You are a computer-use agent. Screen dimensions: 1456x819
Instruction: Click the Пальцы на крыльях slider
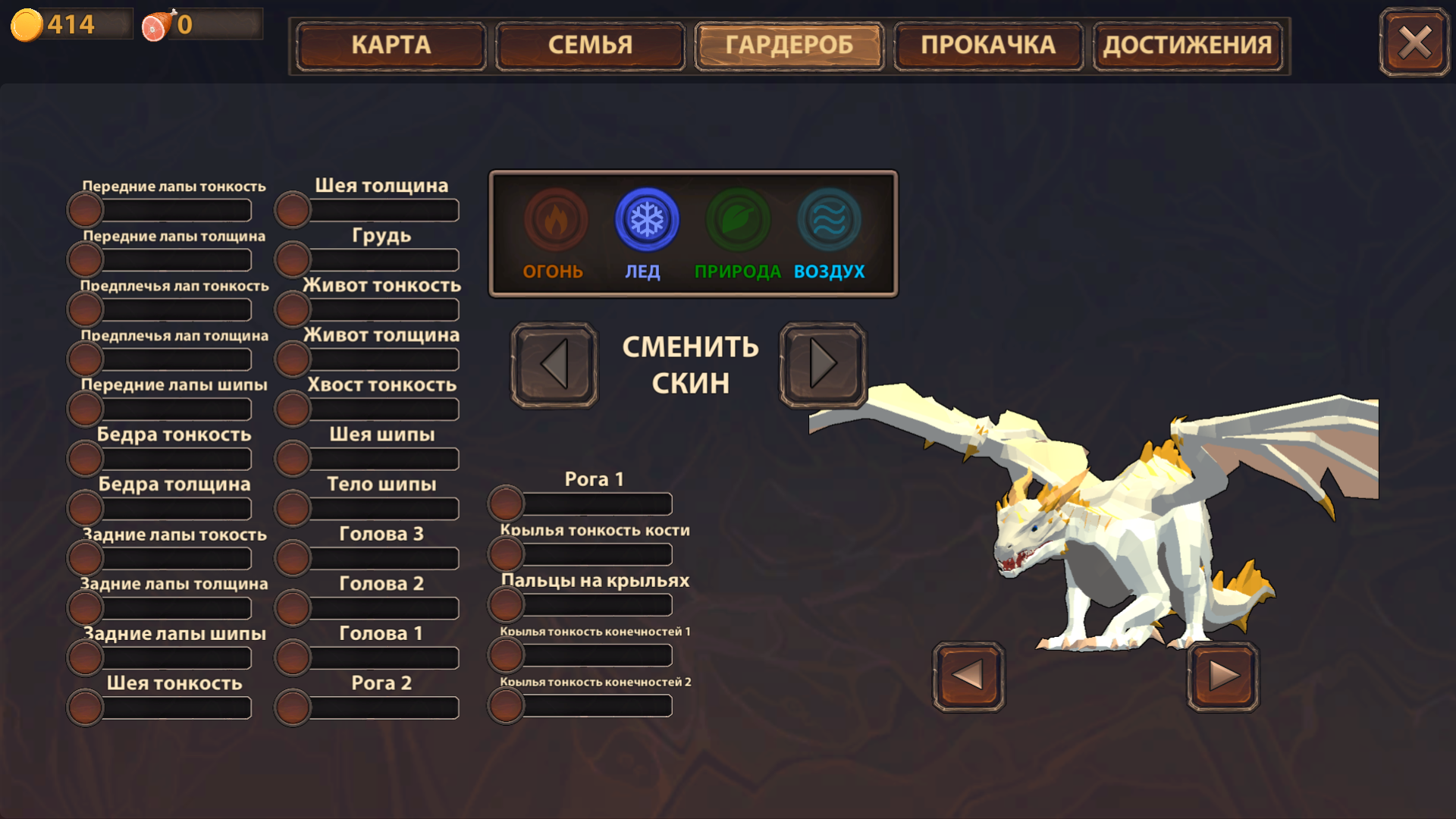pyautogui.click(x=505, y=604)
